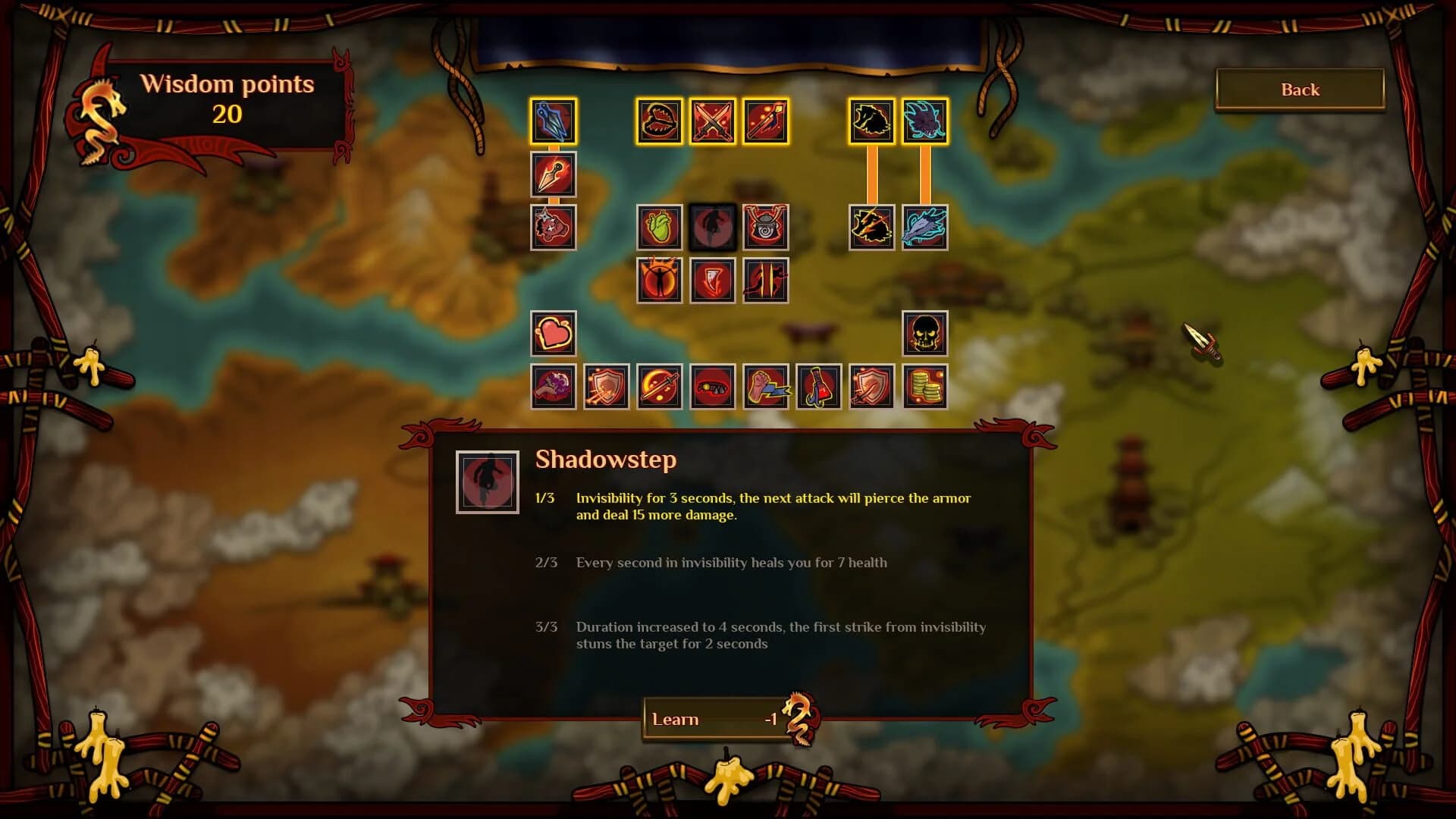
Task: Select the black boar head skill
Action: coord(871,121)
